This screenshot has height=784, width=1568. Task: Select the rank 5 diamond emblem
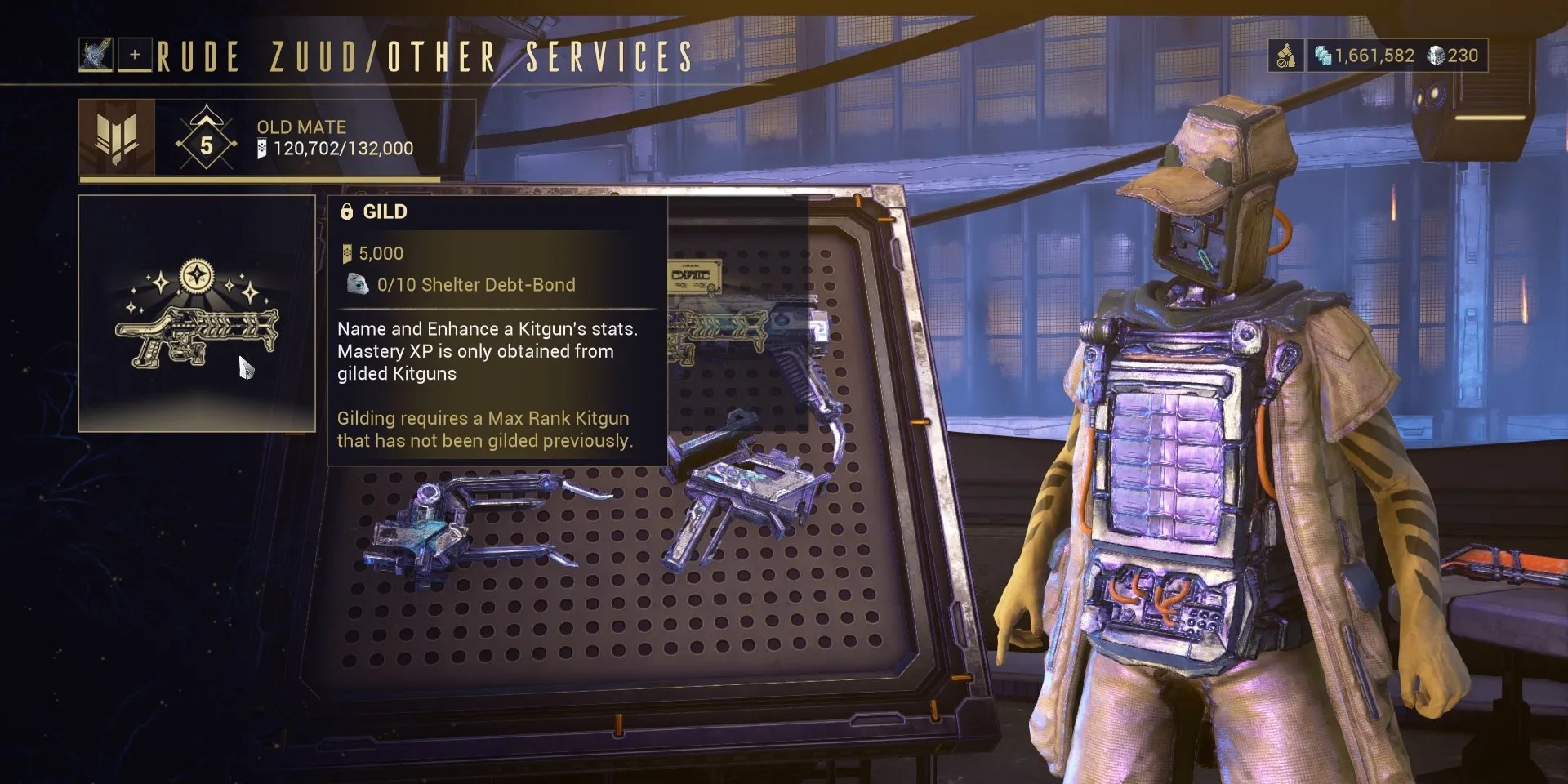[x=207, y=145]
